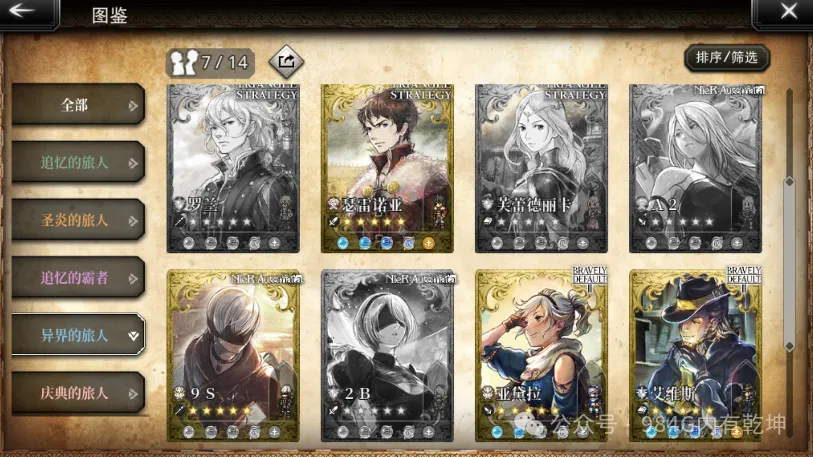View the 芙蕾德丽卡 character card
813x457 pixels.
(541, 167)
